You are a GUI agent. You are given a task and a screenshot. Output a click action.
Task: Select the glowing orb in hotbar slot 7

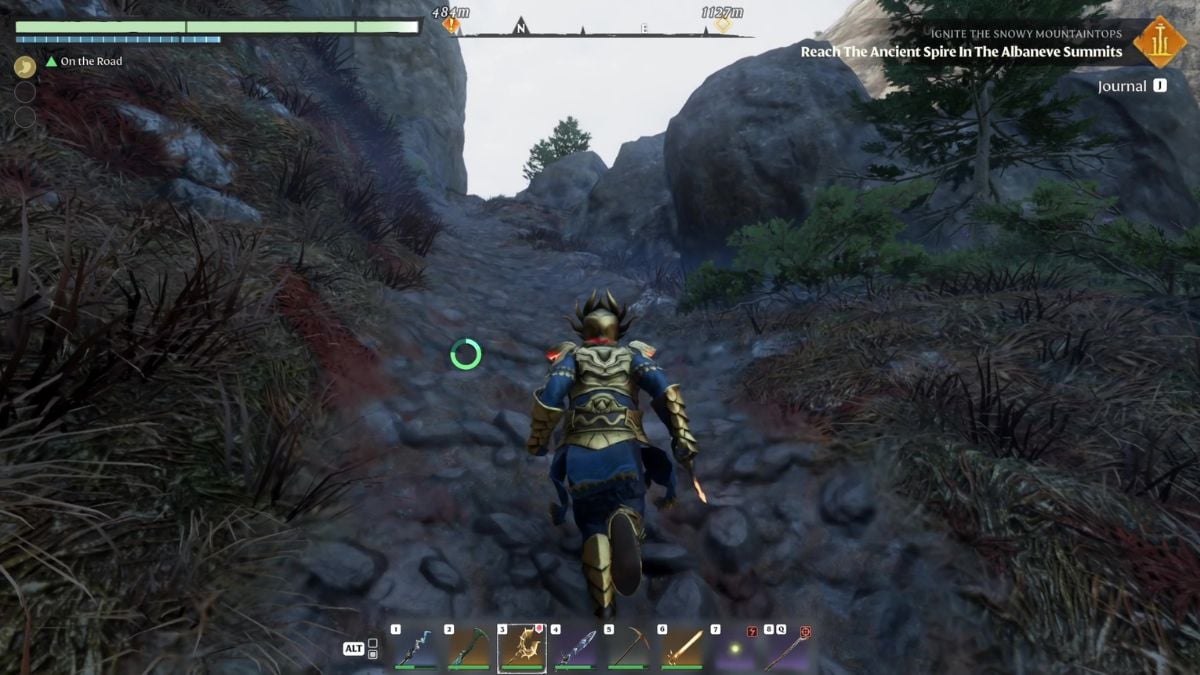[x=735, y=649]
